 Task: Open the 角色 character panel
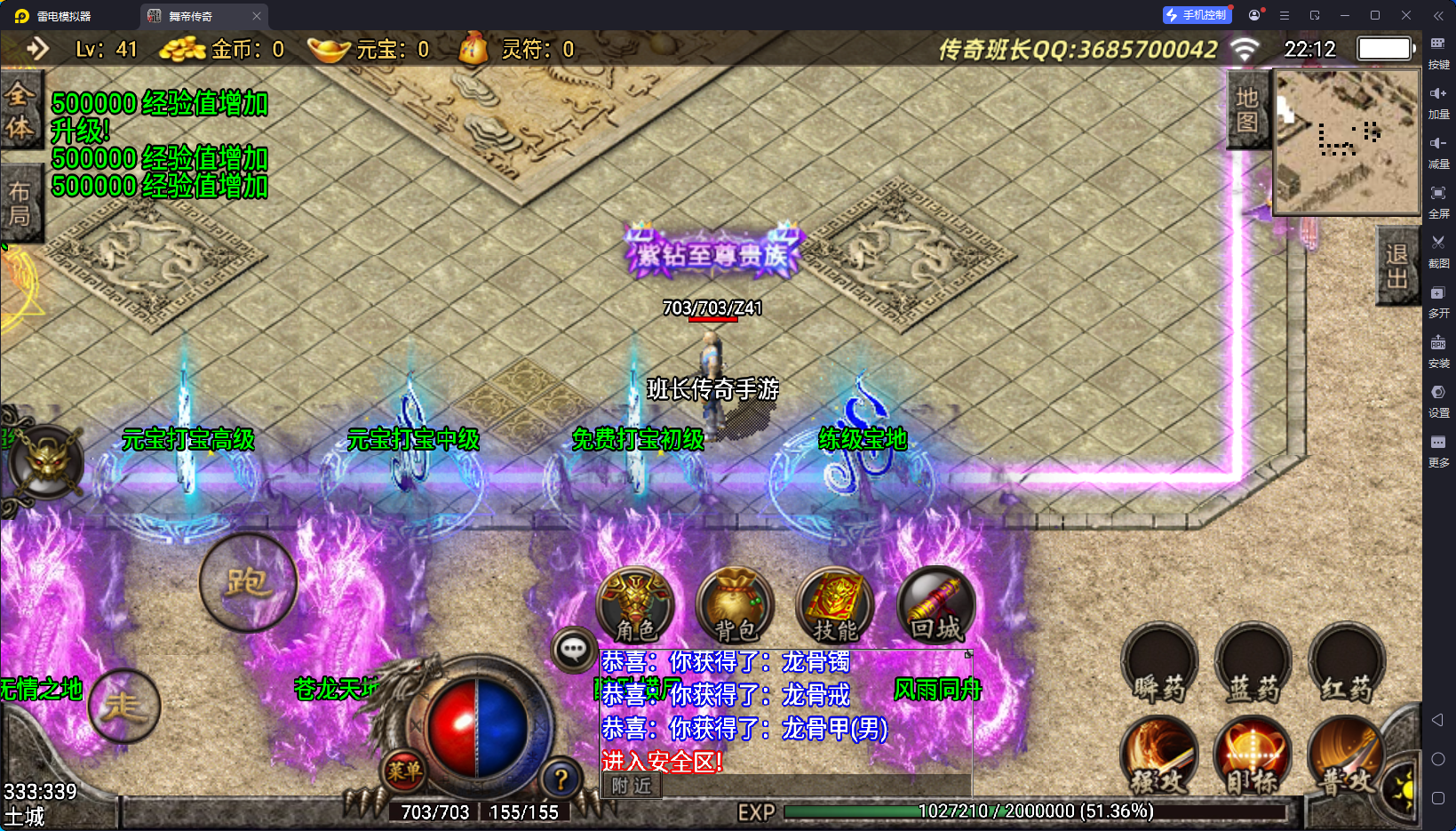pyautogui.click(x=635, y=605)
